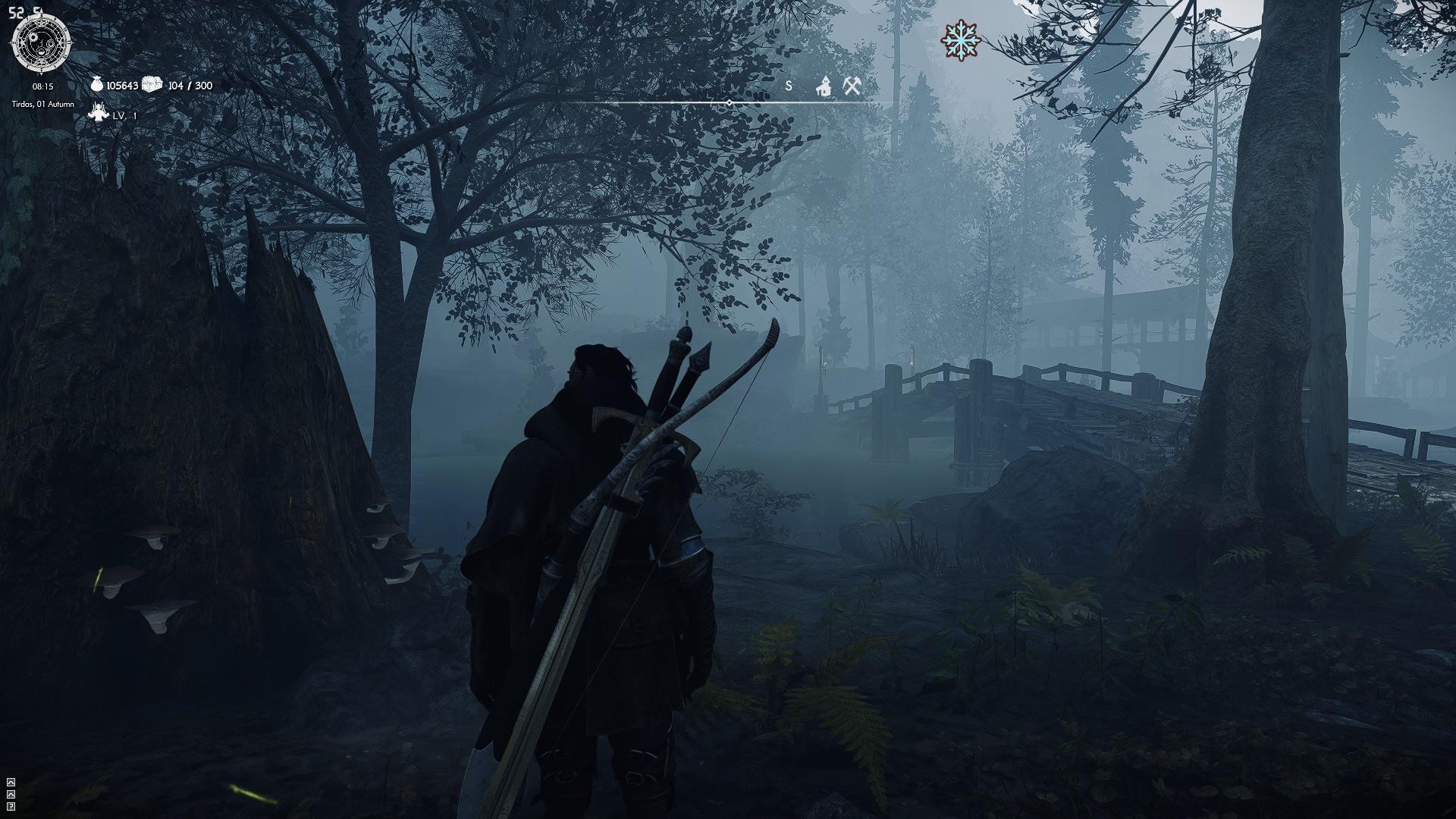Select the gold coin pouch icon
Viewport: 1456px width, 819px height.
click(97, 85)
